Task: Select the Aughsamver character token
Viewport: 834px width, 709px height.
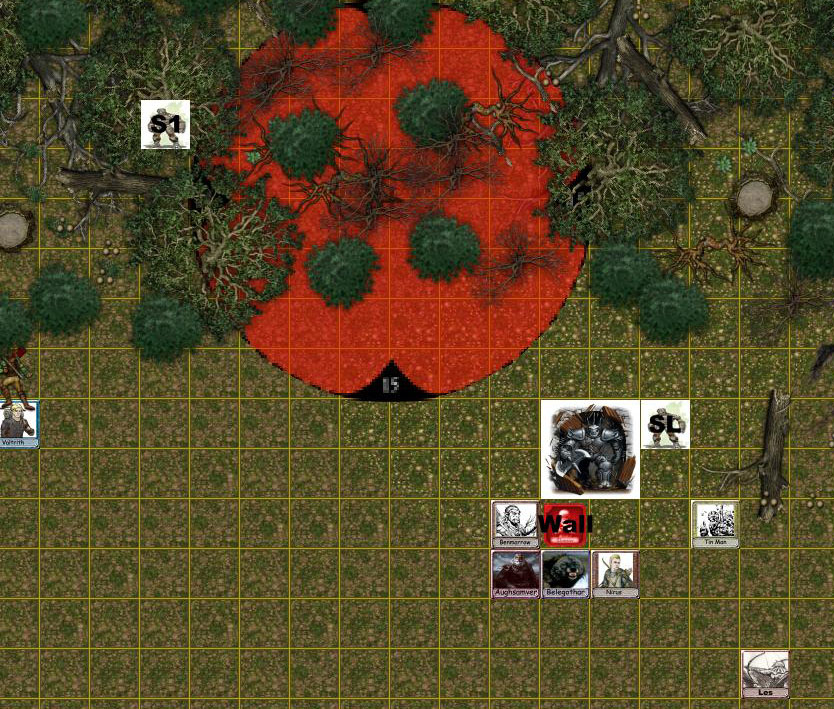Action: (x=515, y=573)
